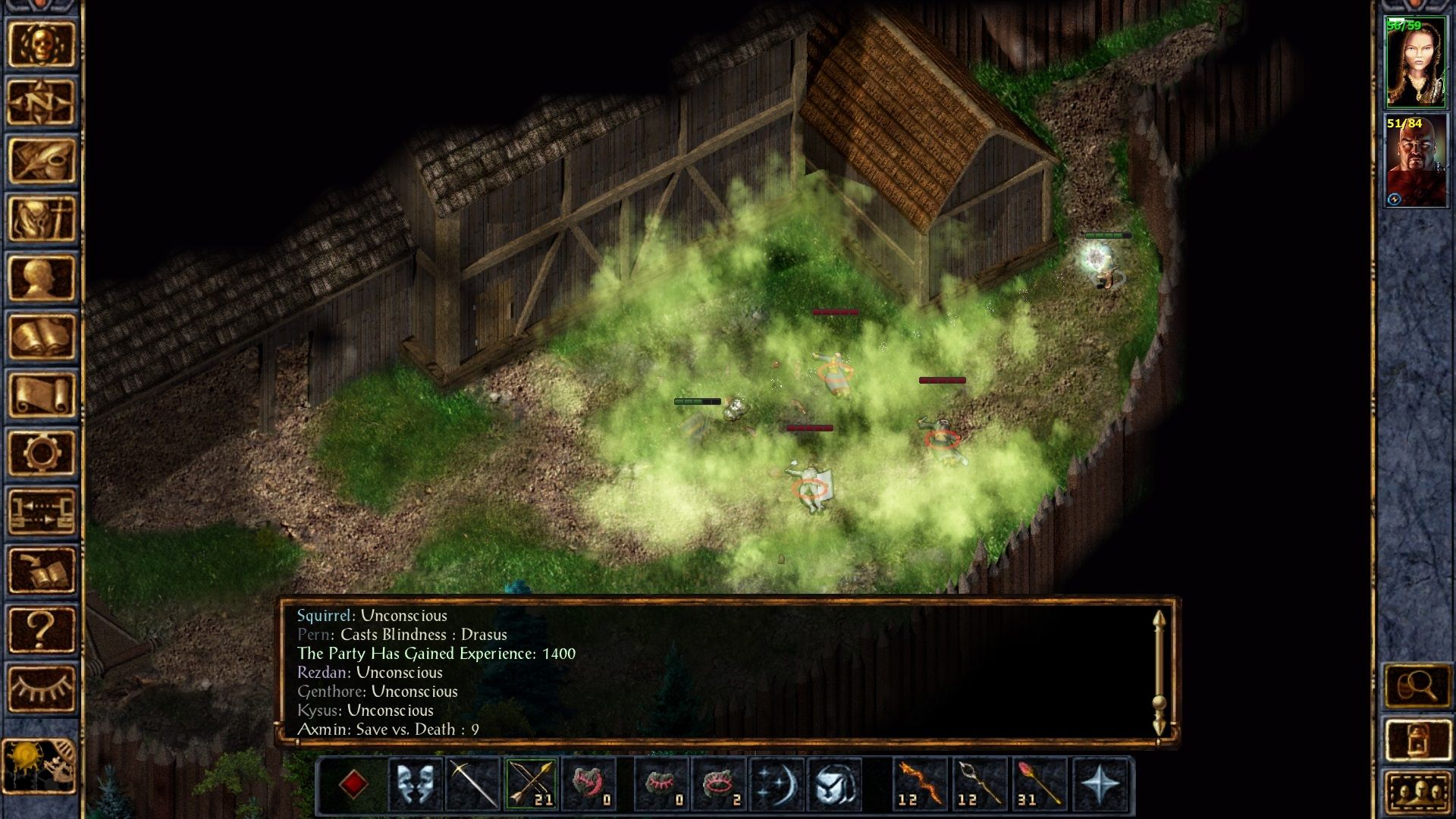
Task: Toggle the hide interface eye button
Action: click(x=41, y=688)
